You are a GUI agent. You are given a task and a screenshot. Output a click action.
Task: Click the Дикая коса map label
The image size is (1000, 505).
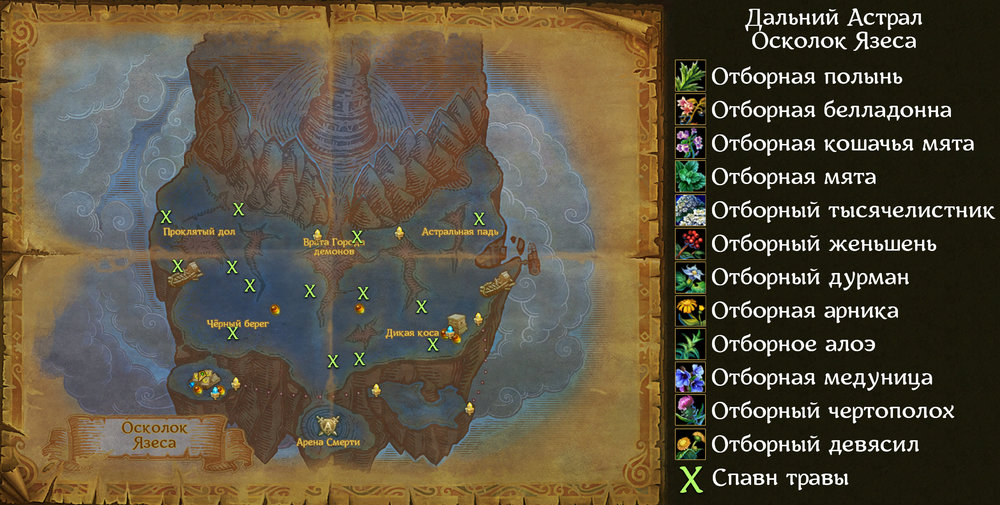(411, 332)
